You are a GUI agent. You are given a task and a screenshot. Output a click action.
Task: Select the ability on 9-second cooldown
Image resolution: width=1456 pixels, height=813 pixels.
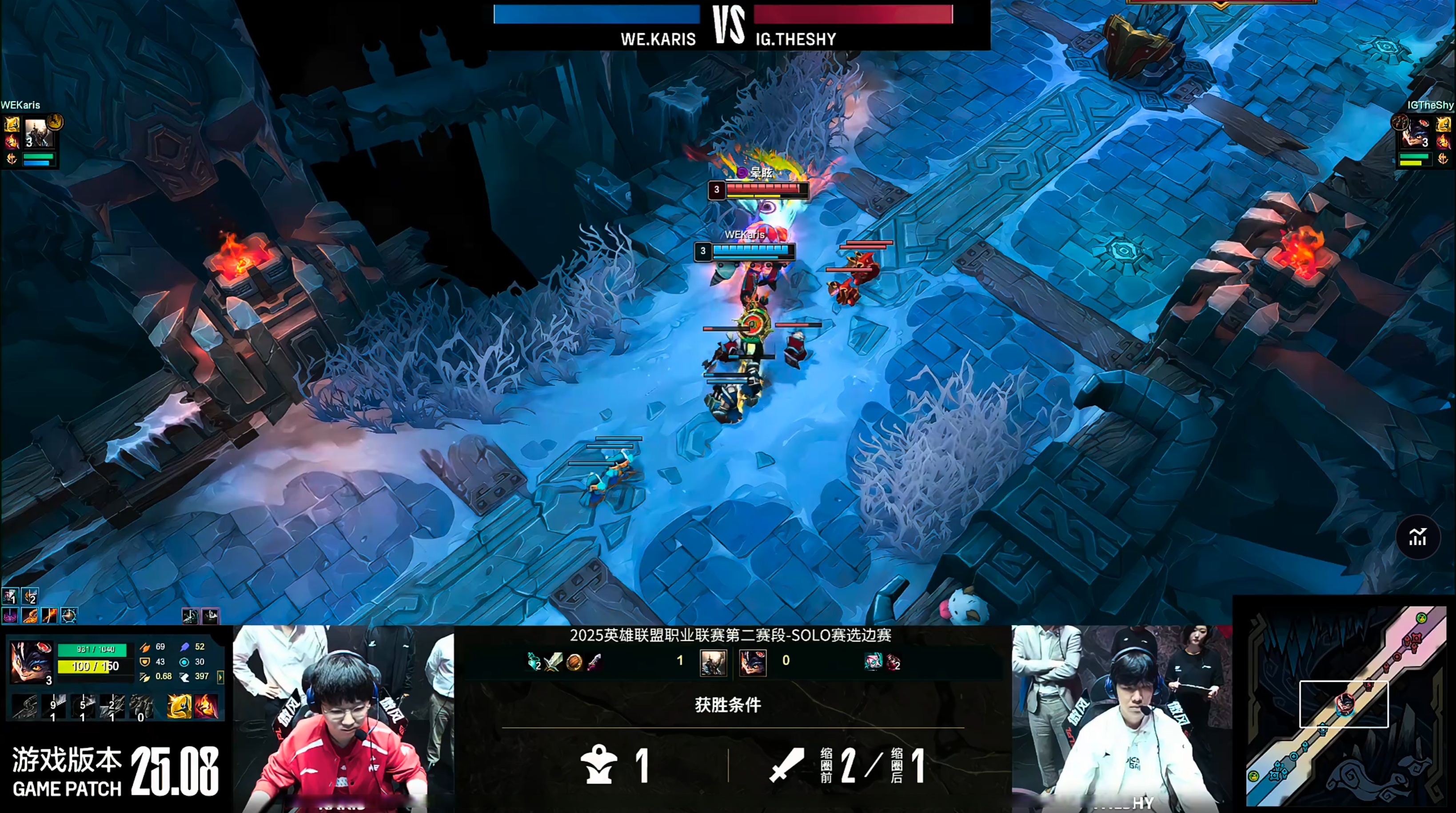point(54,706)
